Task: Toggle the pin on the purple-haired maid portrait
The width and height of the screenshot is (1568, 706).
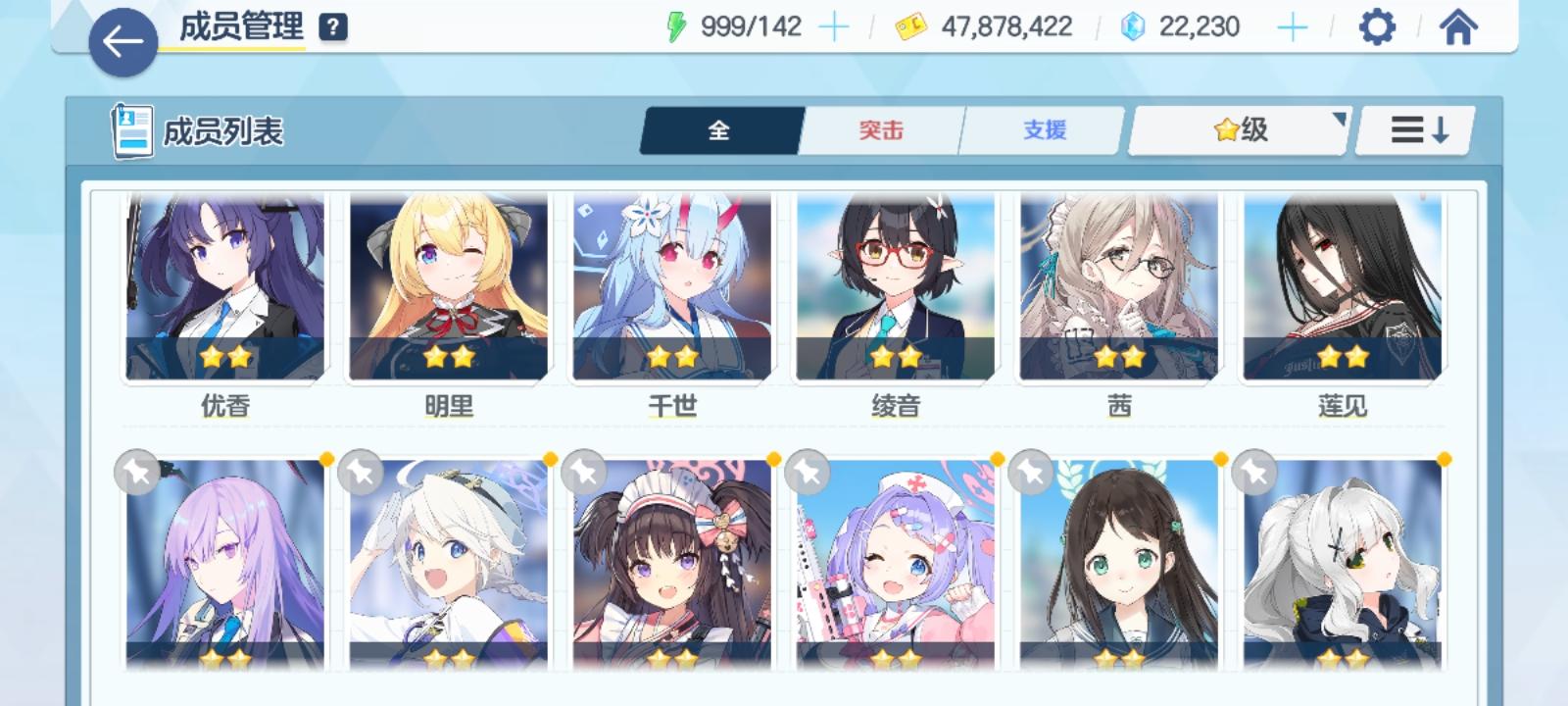Action: click(583, 475)
